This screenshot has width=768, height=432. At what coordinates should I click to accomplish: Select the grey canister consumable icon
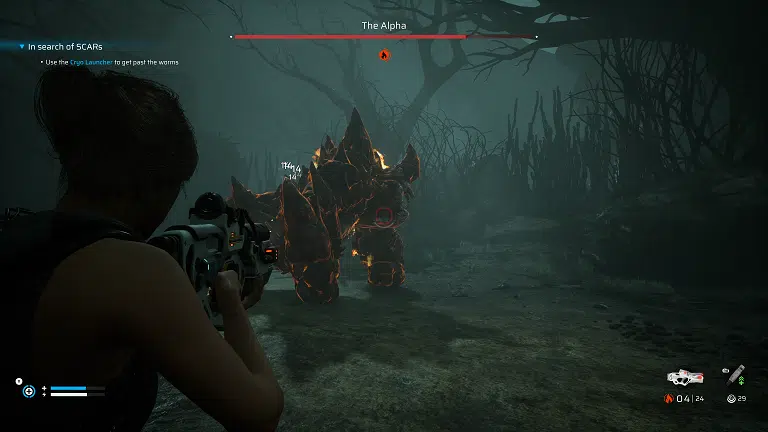(x=736, y=375)
